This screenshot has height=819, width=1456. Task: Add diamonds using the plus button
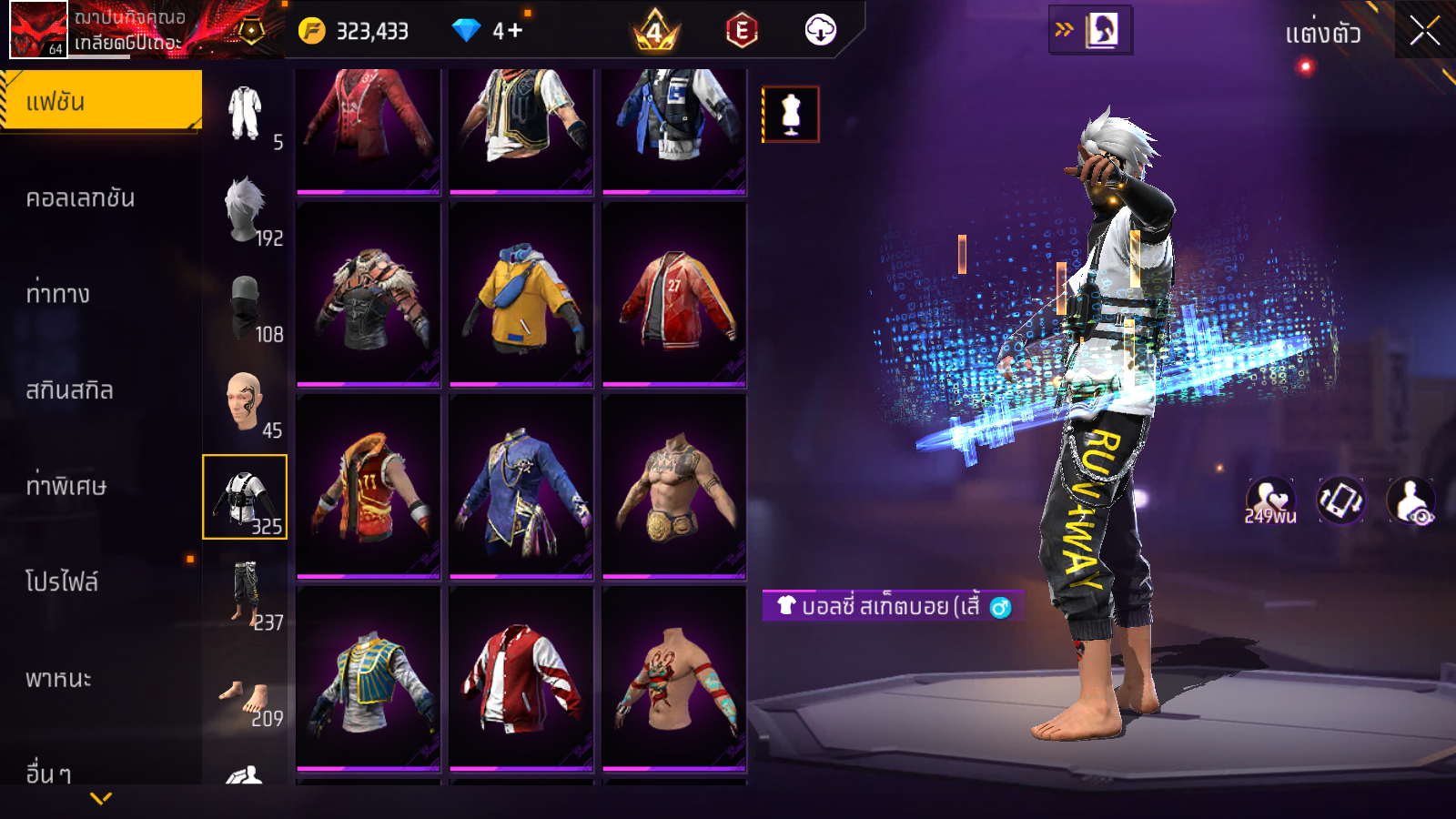[x=514, y=31]
